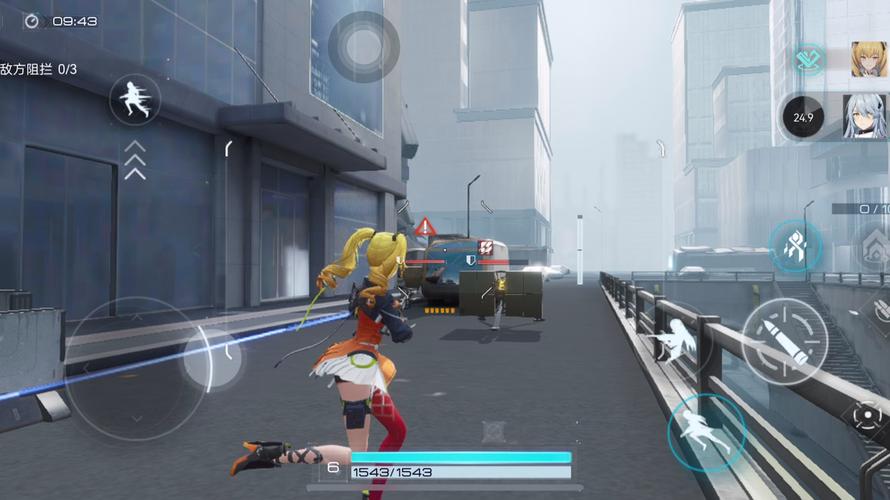Tap the virtual movement joystick knob
890x500 pixels.
coord(212,358)
